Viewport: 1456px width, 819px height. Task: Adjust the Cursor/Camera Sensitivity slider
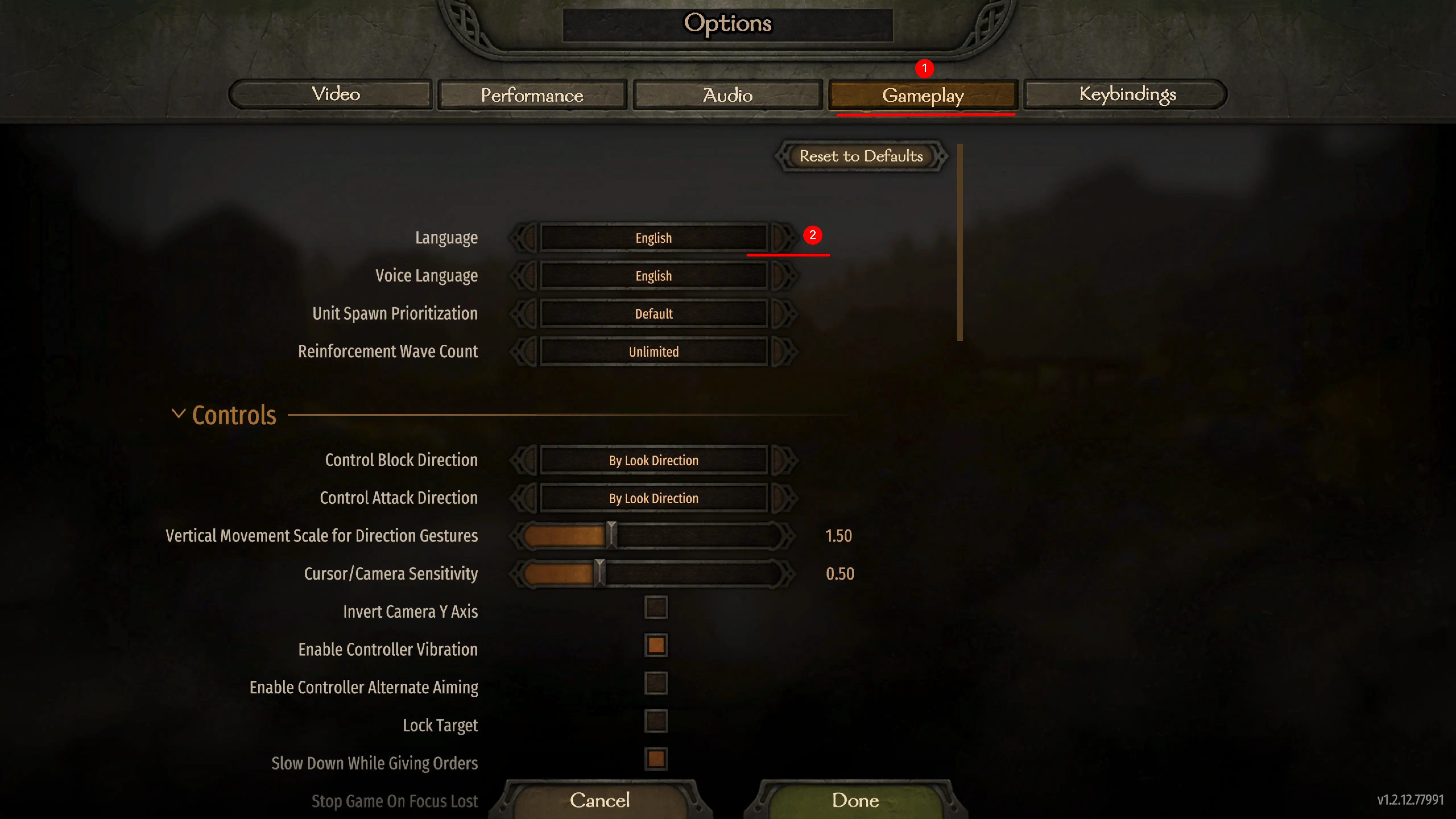600,573
